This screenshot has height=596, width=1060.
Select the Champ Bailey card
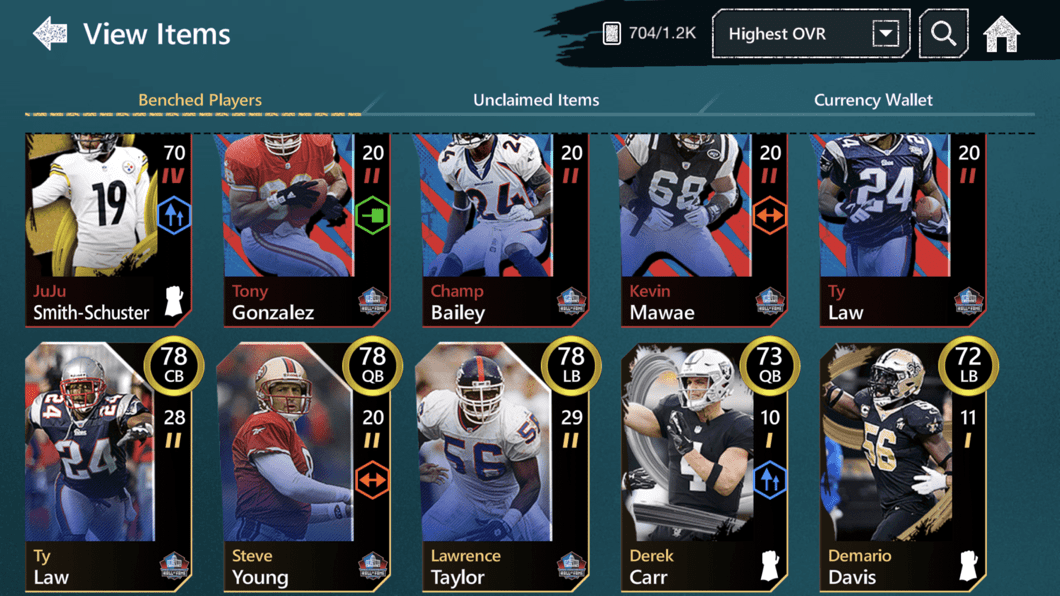503,230
